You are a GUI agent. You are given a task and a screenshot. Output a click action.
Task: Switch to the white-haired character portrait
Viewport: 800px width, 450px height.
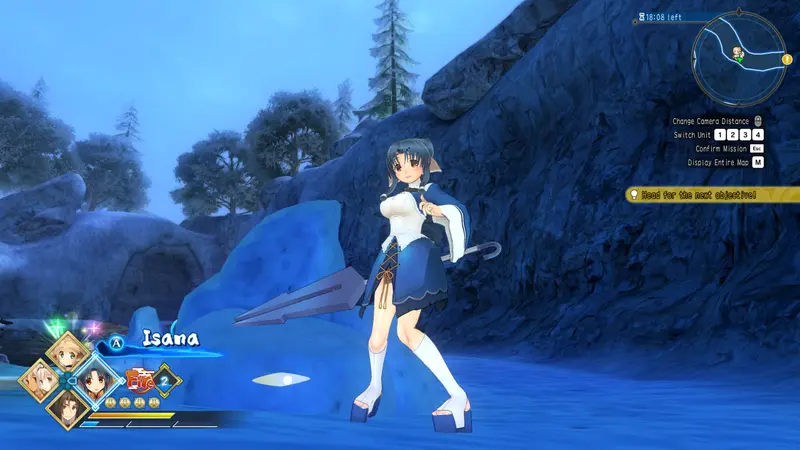click(39, 381)
